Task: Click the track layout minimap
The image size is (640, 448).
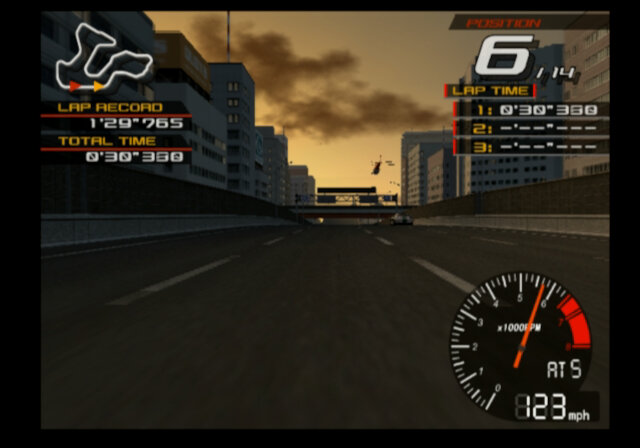Action: 103,55
